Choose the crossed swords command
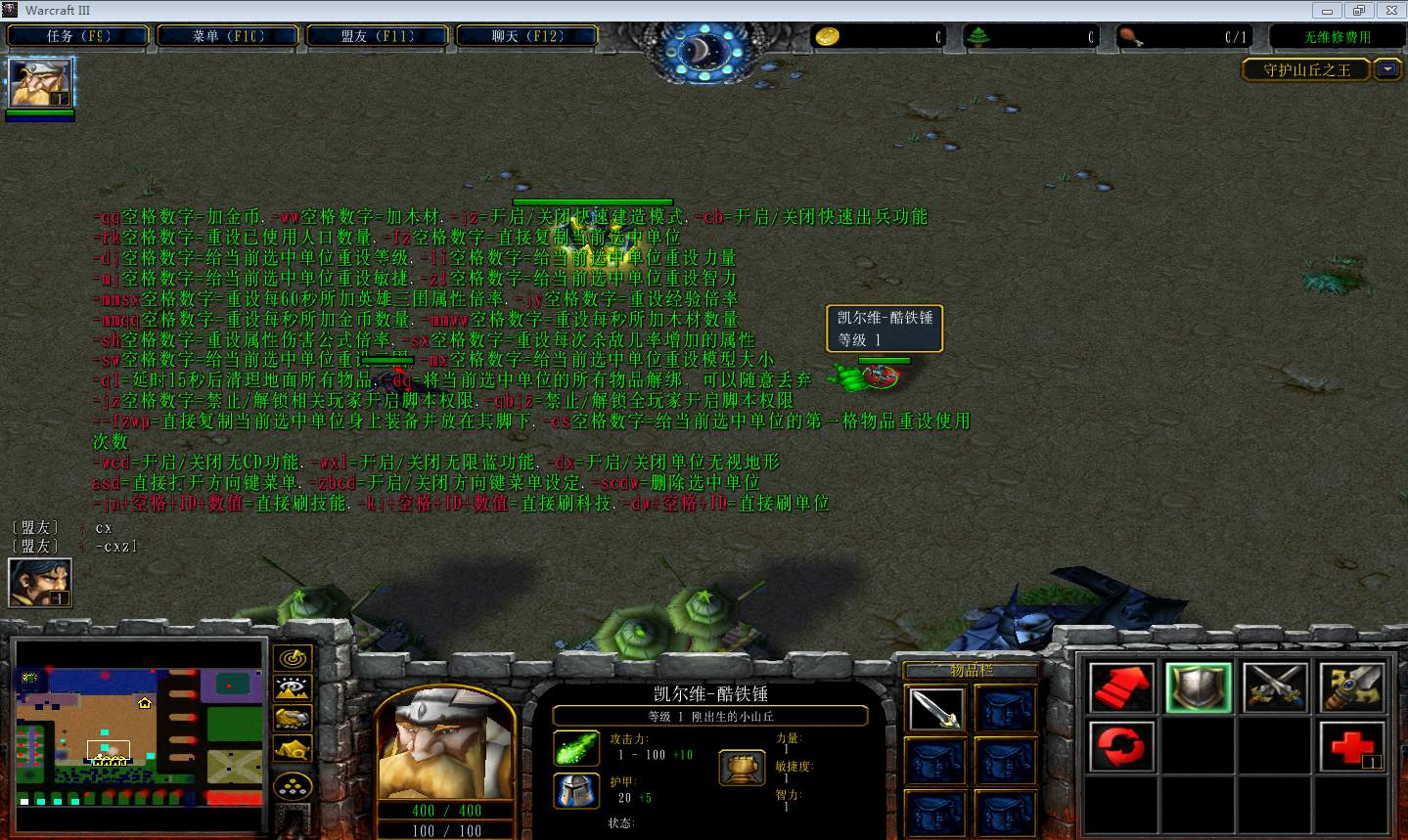Image resolution: width=1408 pixels, height=840 pixels. [x=1275, y=687]
